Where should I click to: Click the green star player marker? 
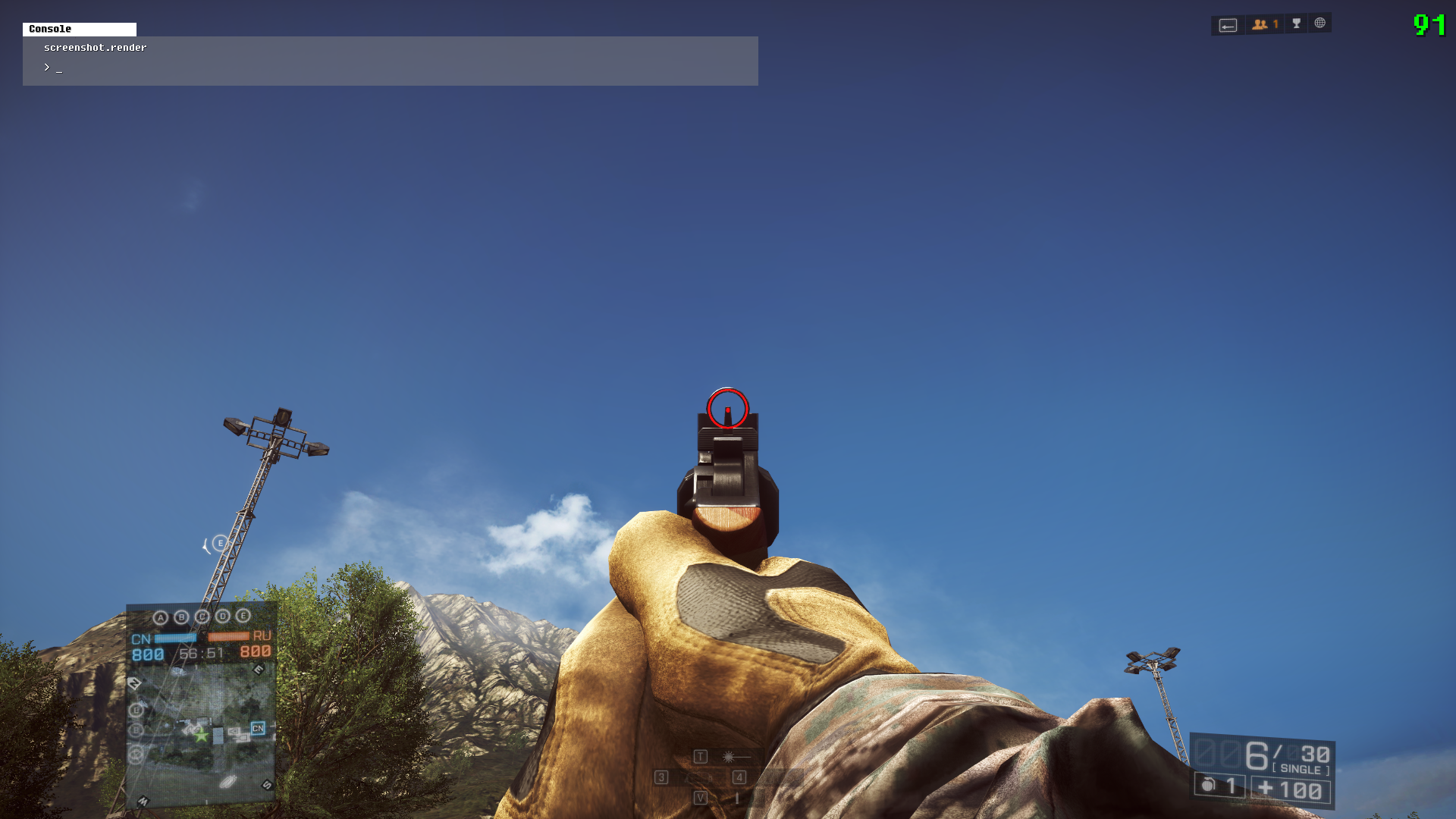[201, 736]
